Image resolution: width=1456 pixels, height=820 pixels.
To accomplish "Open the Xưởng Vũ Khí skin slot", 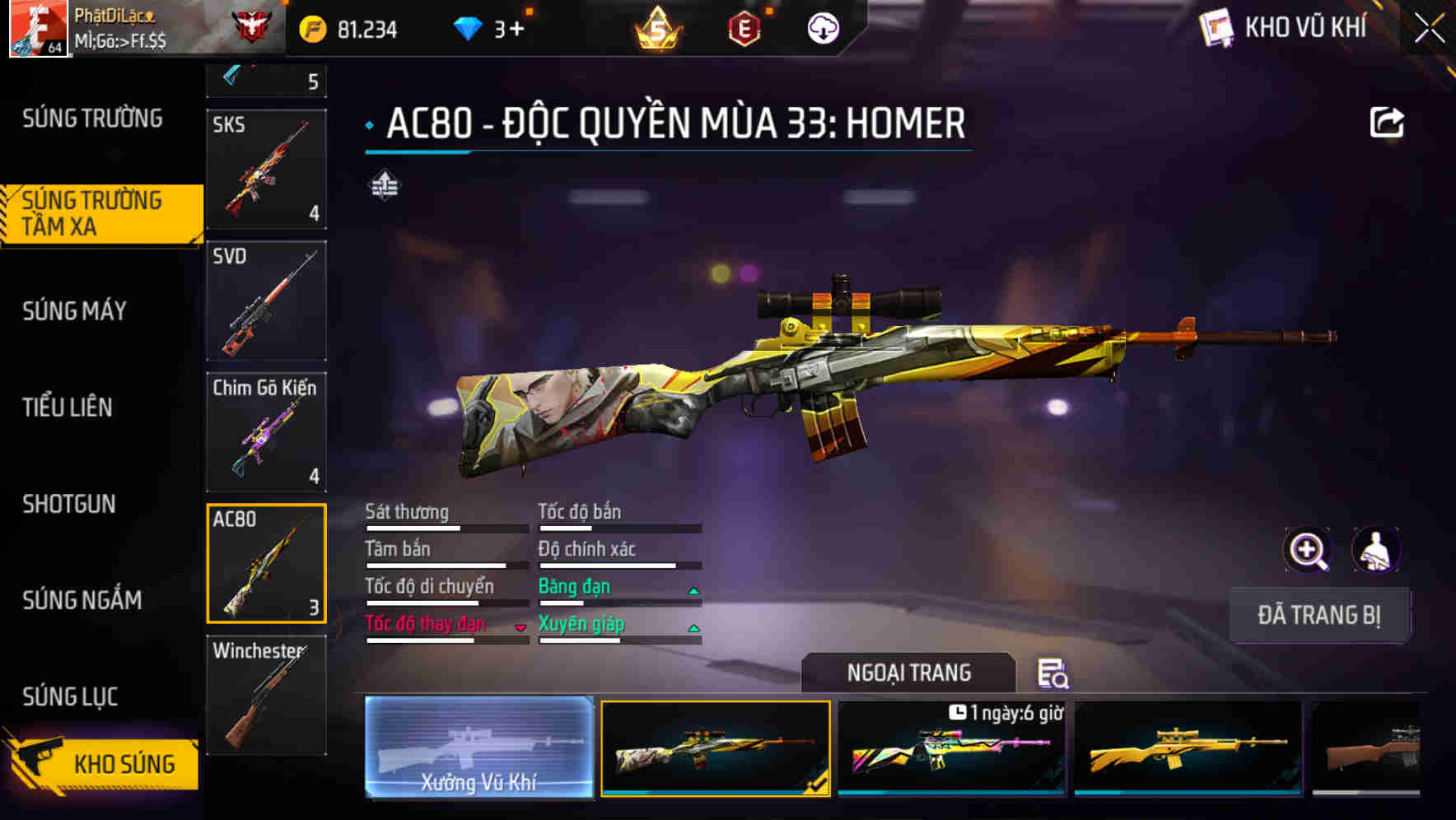I will [479, 748].
